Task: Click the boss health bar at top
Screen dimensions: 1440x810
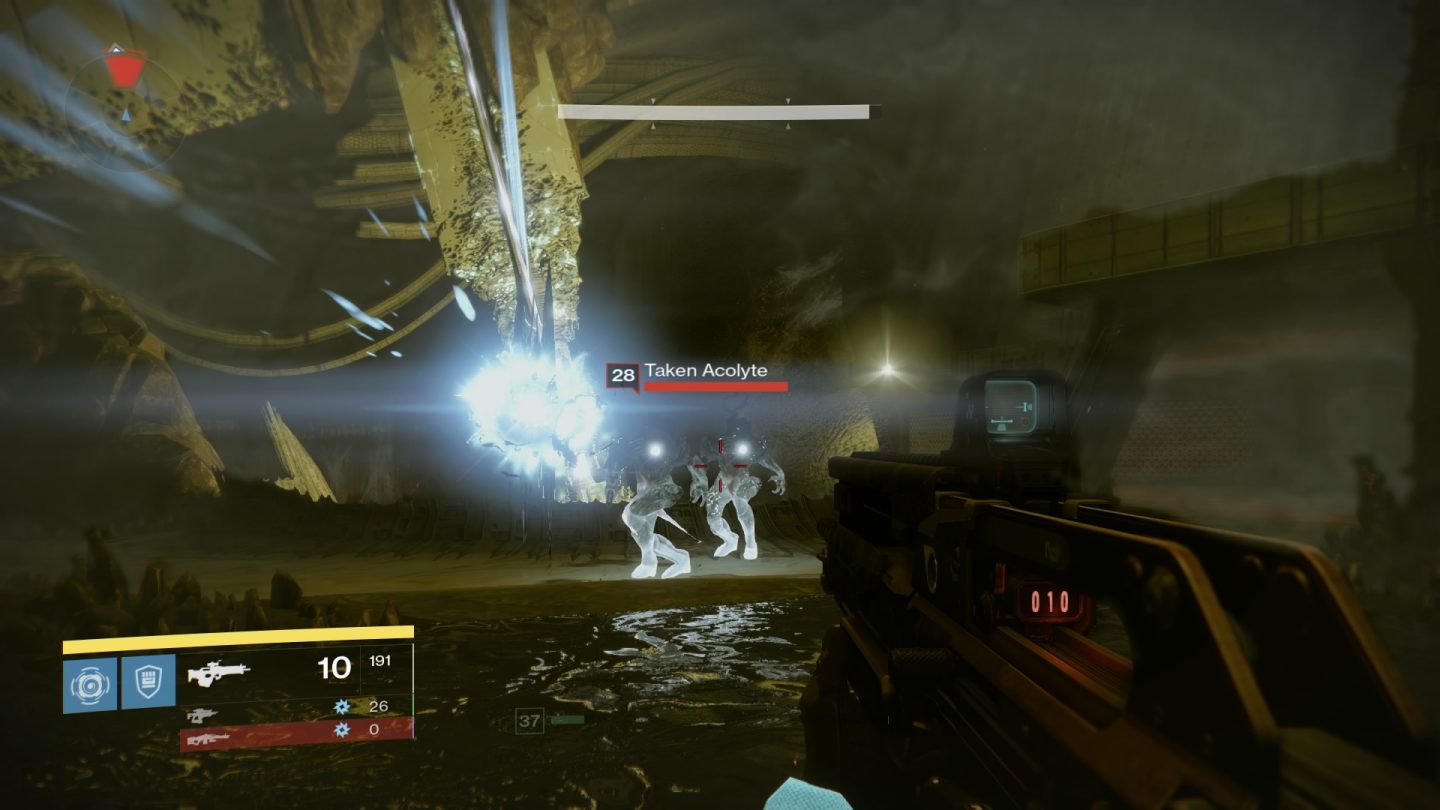Action: coord(715,109)
